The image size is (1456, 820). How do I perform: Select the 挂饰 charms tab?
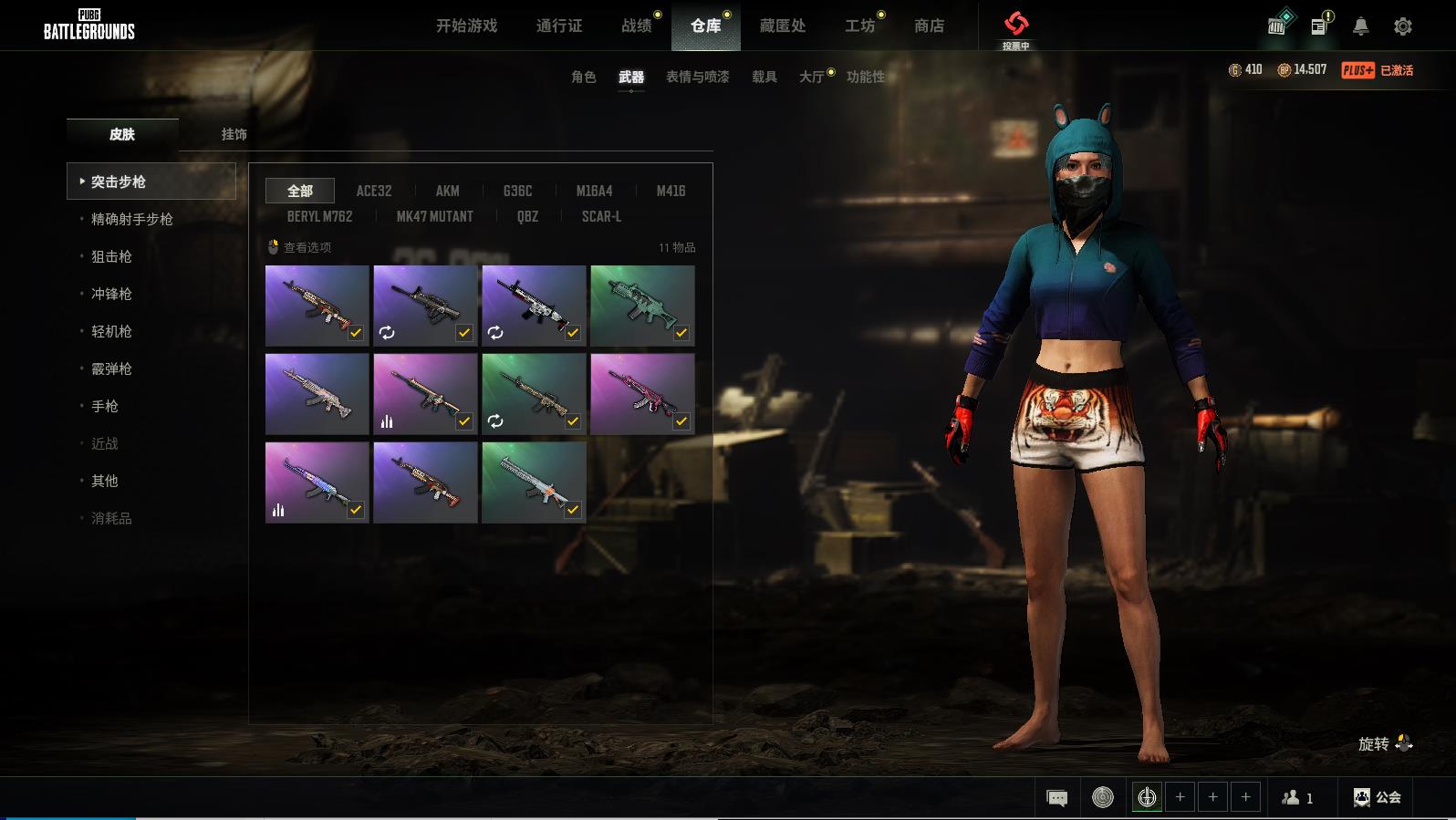click(234, 134)
